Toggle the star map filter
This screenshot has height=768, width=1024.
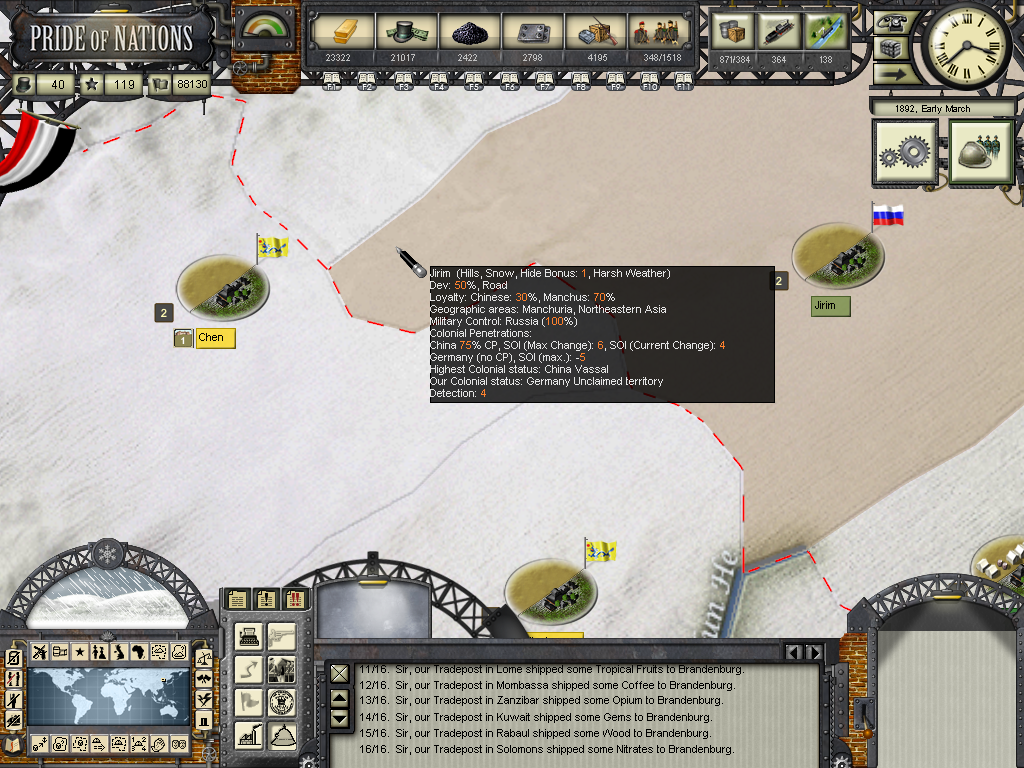coord(79,652)
